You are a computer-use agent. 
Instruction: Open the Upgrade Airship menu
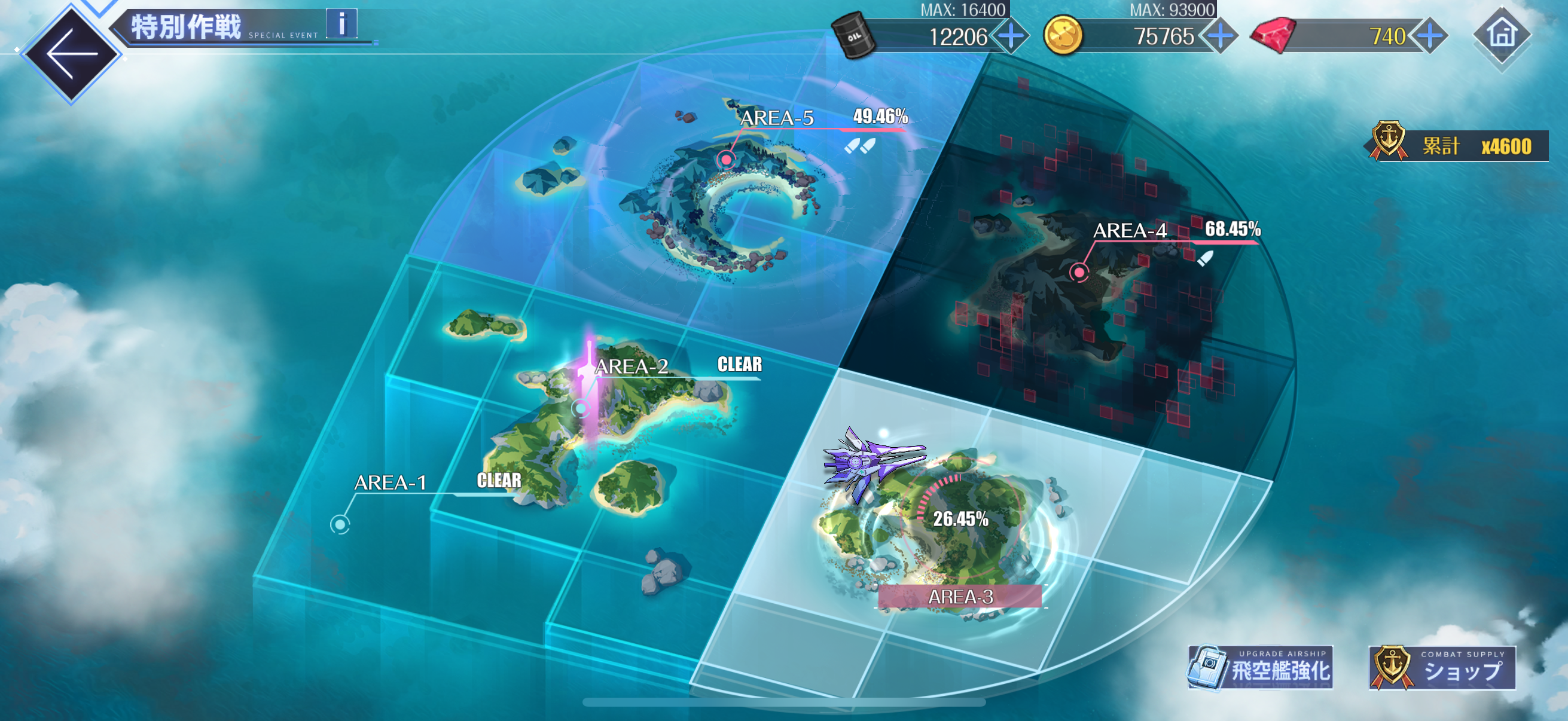[1261, 668]
